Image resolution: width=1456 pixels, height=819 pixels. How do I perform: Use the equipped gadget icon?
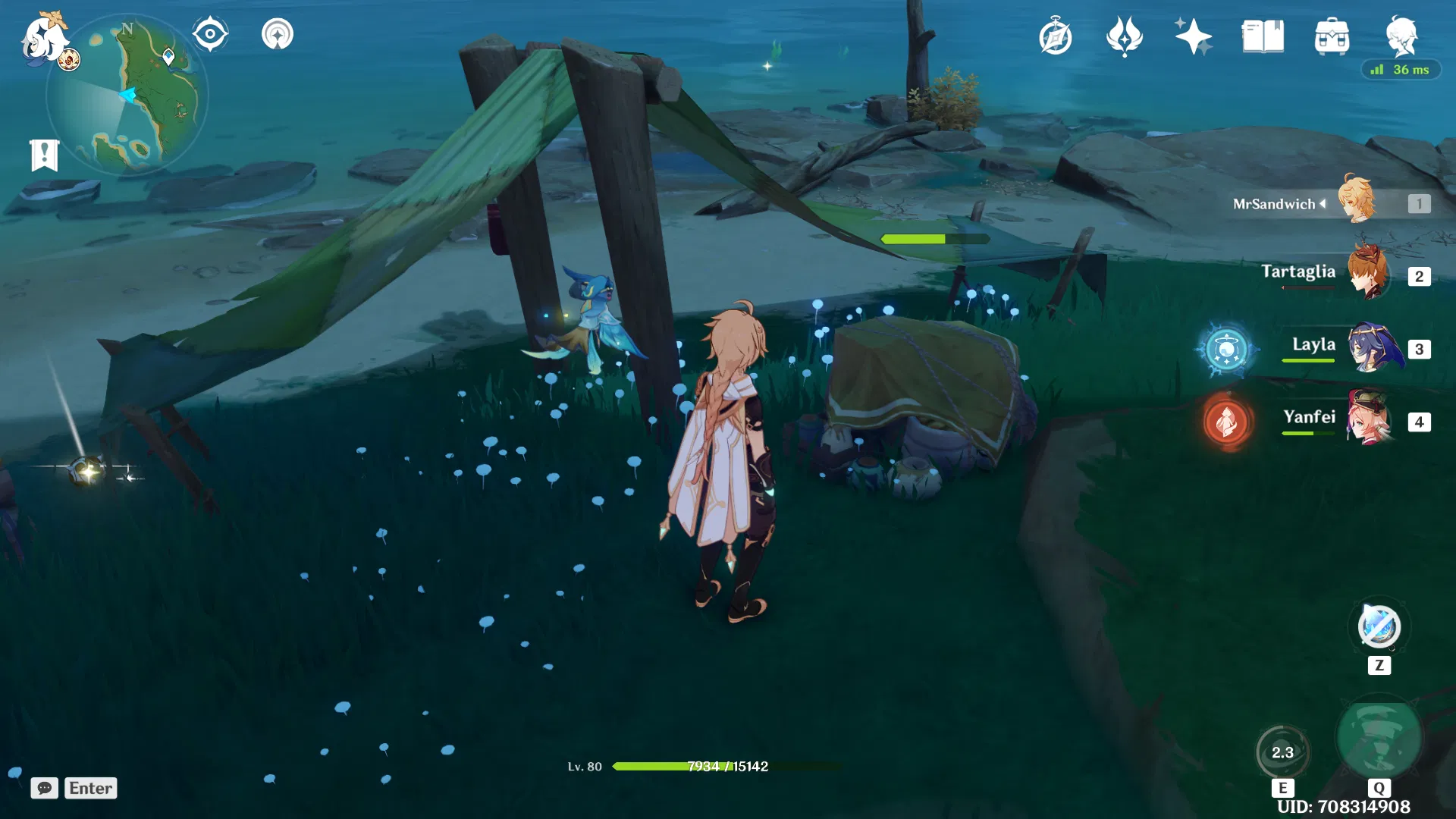[1379, 627]
